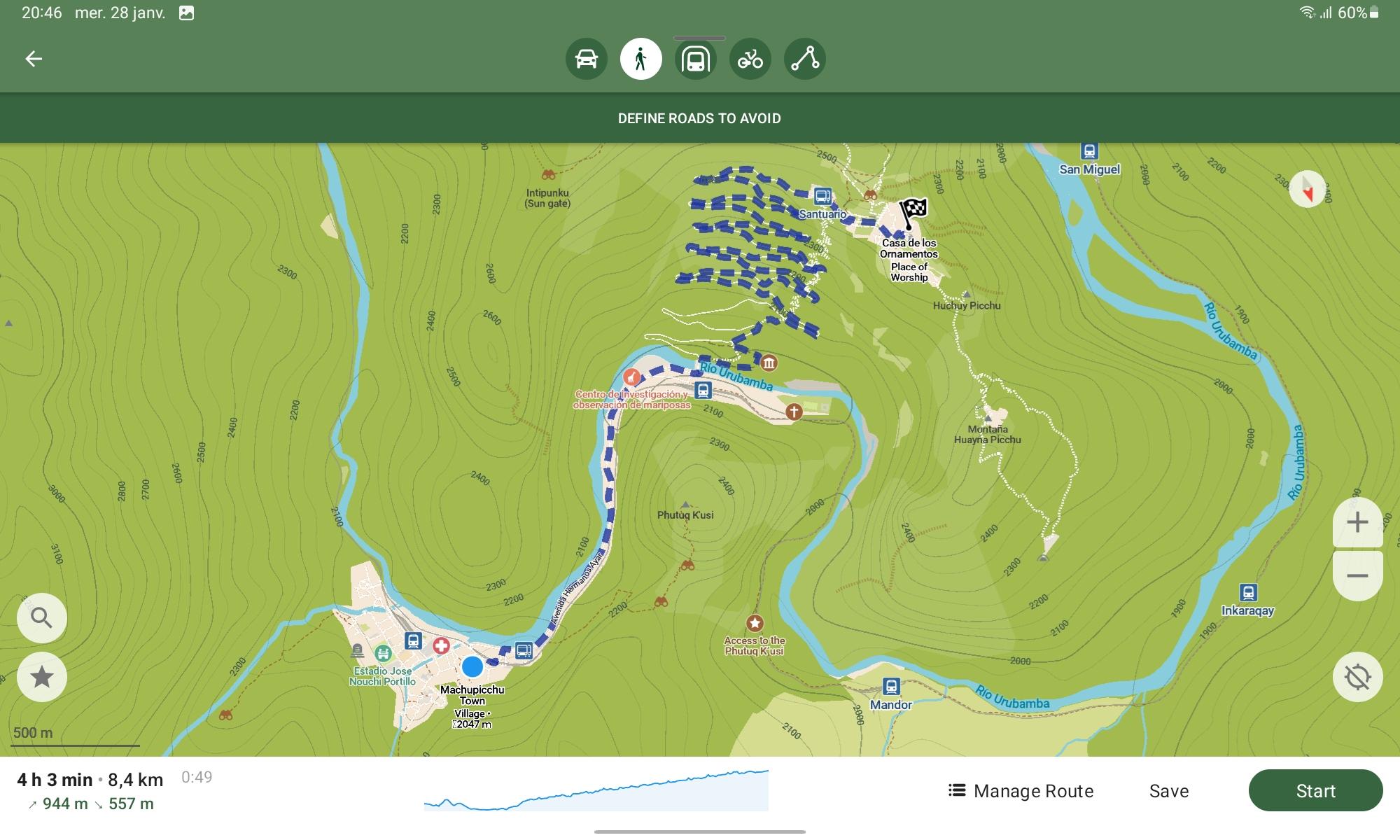Select the straight-line ruler routing mode
The height and width of the screenshot is (840, 1400).
point(804,59)
